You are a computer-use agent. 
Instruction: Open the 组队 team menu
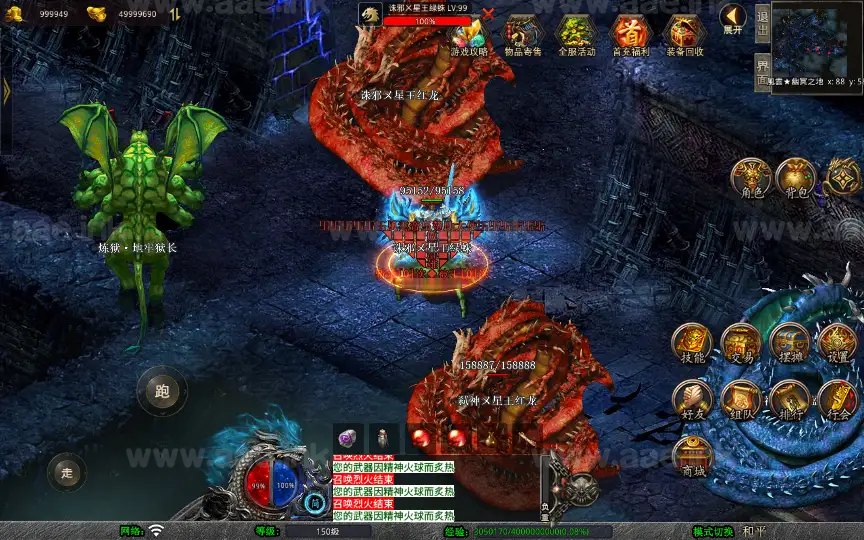(x=741, y=400)
